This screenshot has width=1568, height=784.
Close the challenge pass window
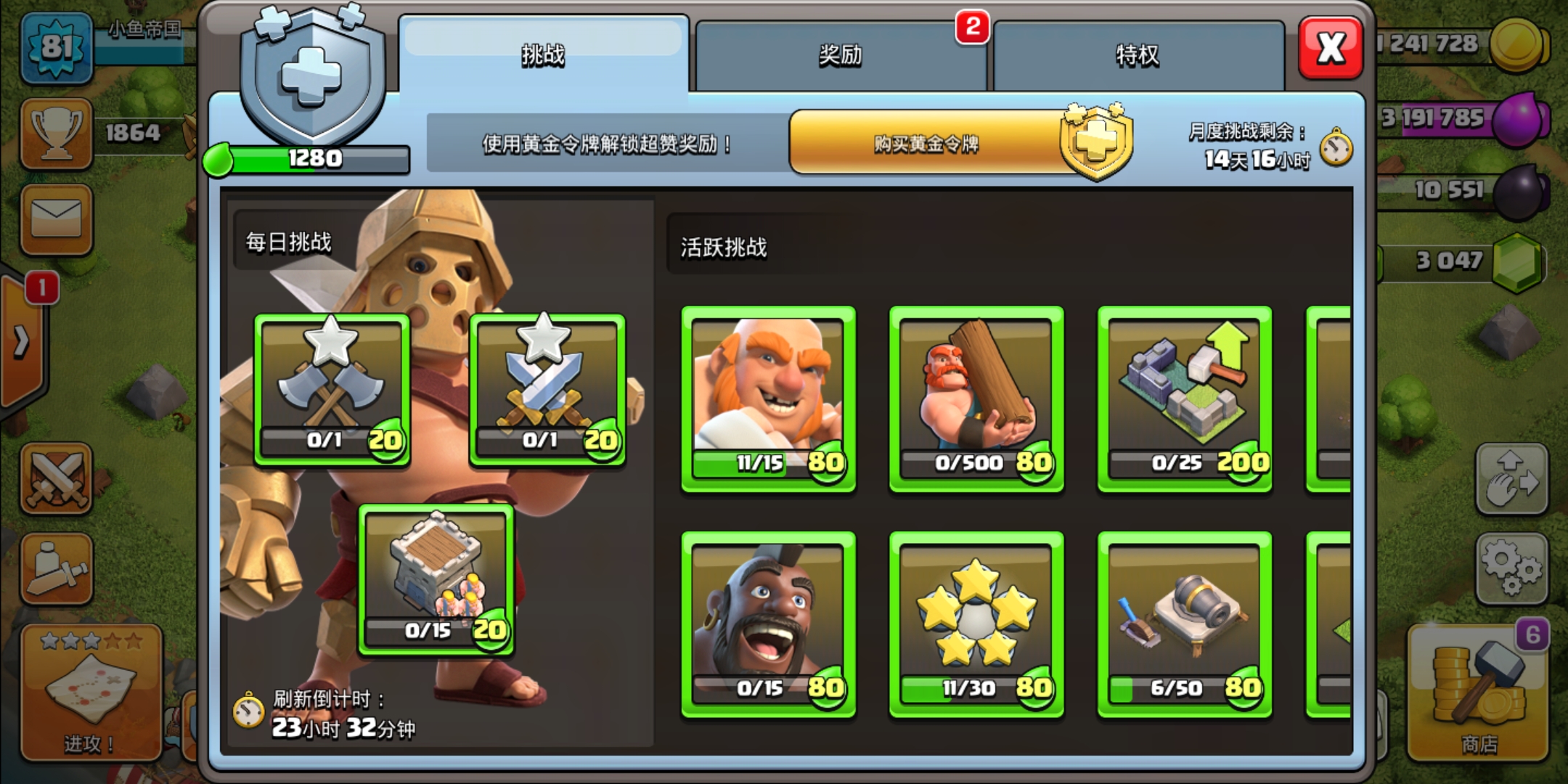point(1331,48)
